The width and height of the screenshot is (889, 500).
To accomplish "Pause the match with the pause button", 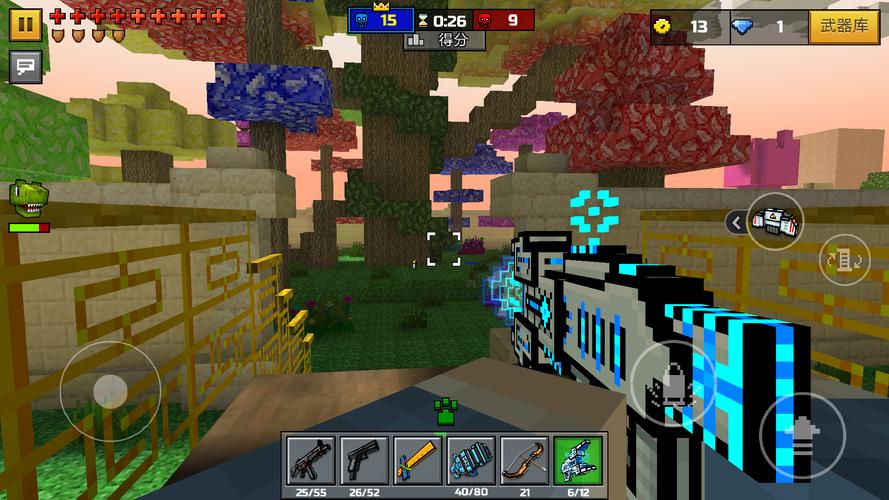I will [25, 24].
